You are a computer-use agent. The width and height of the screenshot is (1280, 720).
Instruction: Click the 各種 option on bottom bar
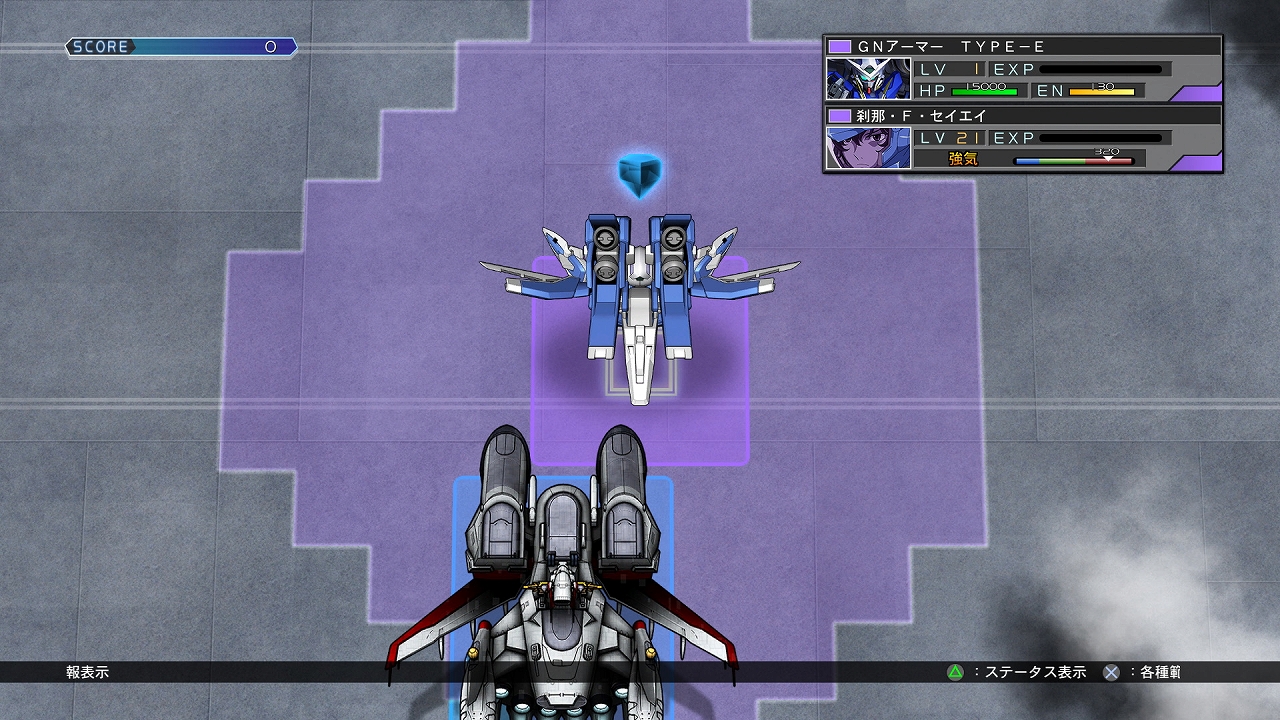point(1160,673)
